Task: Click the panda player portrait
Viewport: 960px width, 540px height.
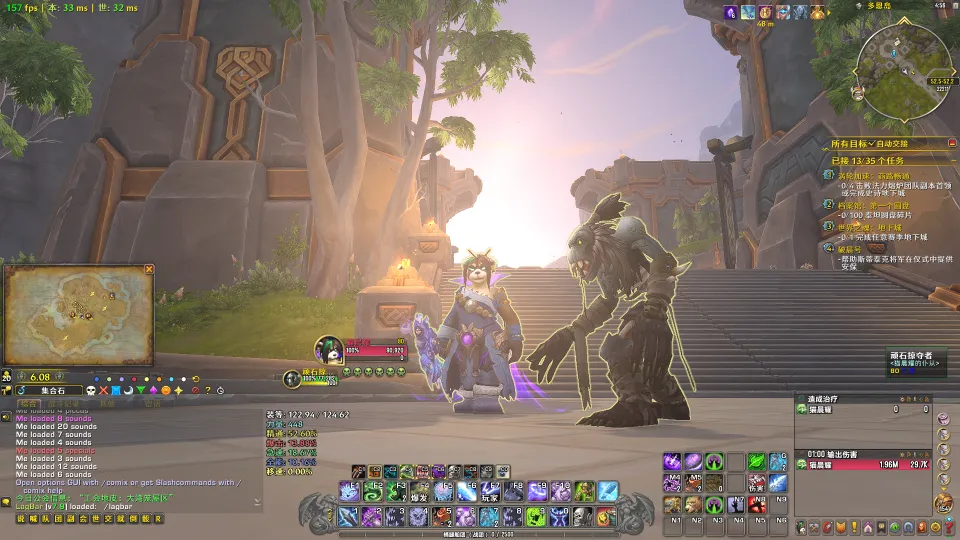Action: point(330,349)
